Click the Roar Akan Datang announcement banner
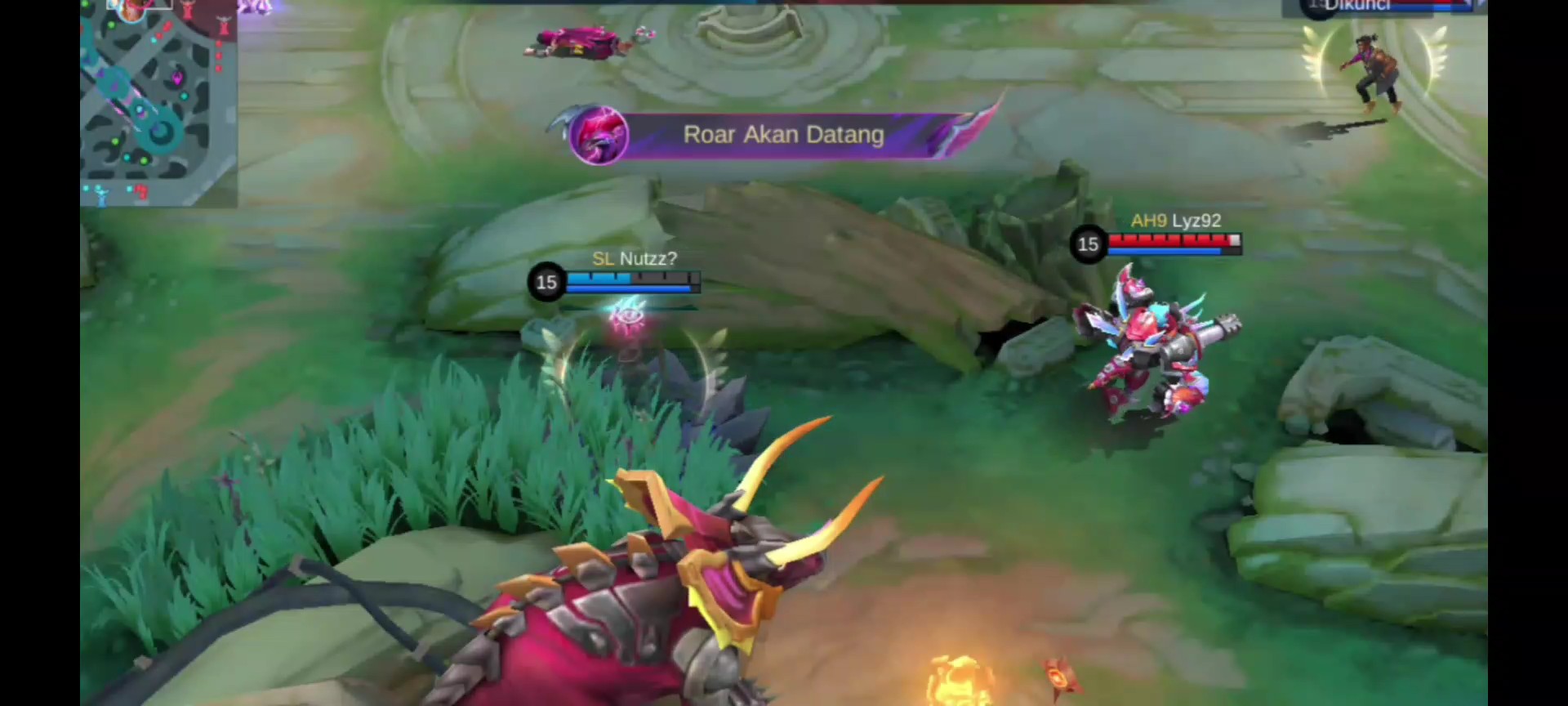Image resolution: width=1568 pixels, height=706 pixels. [x=782, y=135]
